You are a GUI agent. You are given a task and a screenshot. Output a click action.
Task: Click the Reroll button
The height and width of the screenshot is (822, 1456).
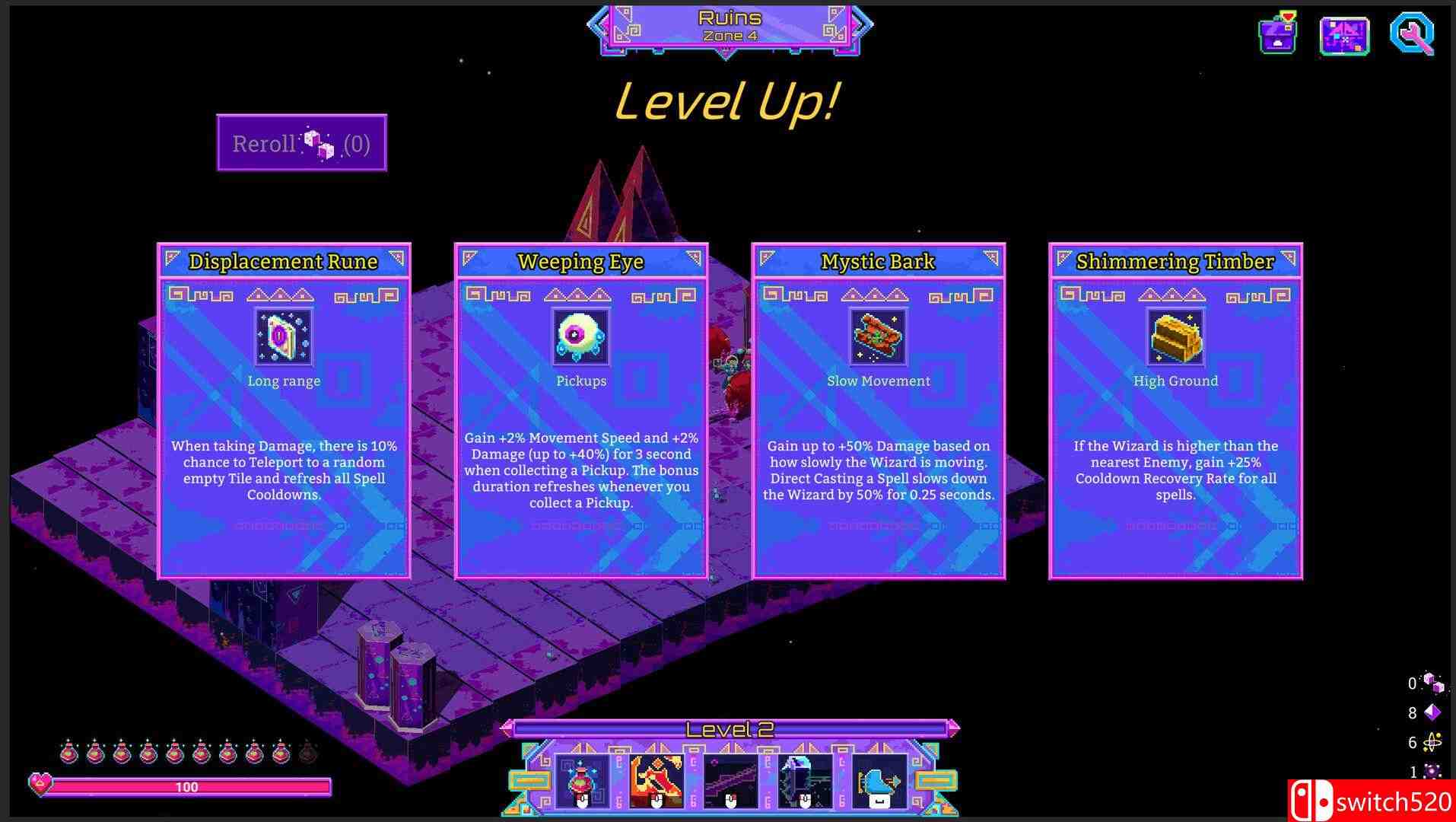[302, 143]
